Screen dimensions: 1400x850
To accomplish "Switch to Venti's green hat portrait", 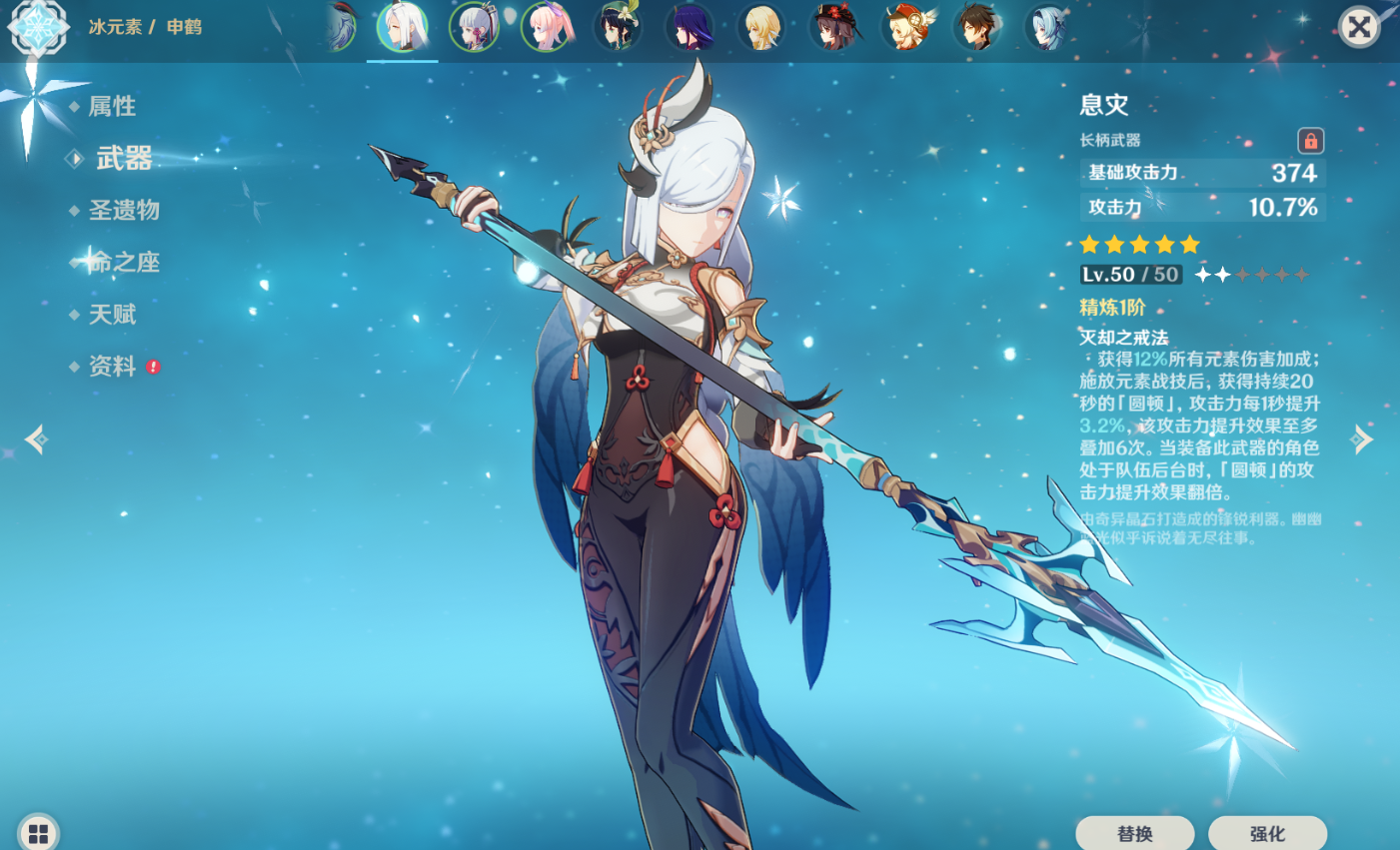I will (x=618, y=27).
